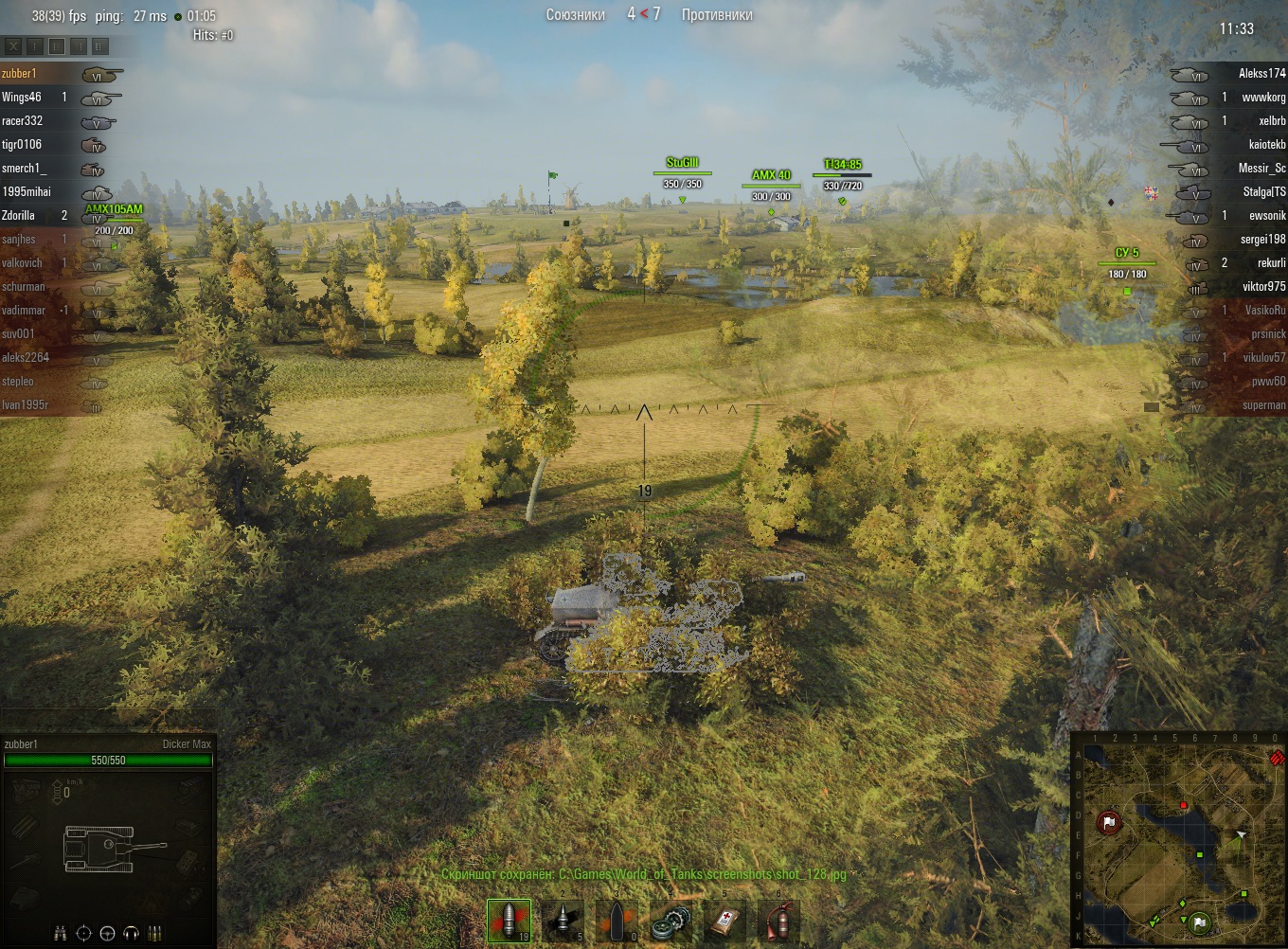Select enemy Alekss174 in the enemy list
The height and width of the screenshot is (949, 1288).
pos(1261,73)
